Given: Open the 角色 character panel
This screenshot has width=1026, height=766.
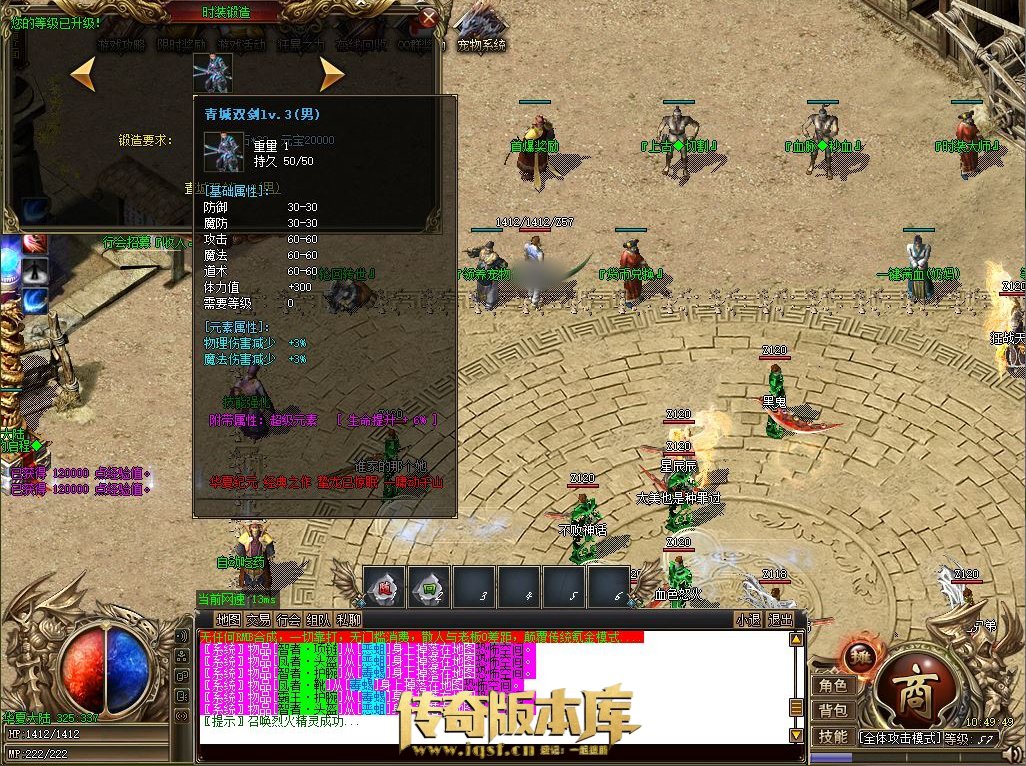Looking at the screenshot, I should (x=833, y=686).
